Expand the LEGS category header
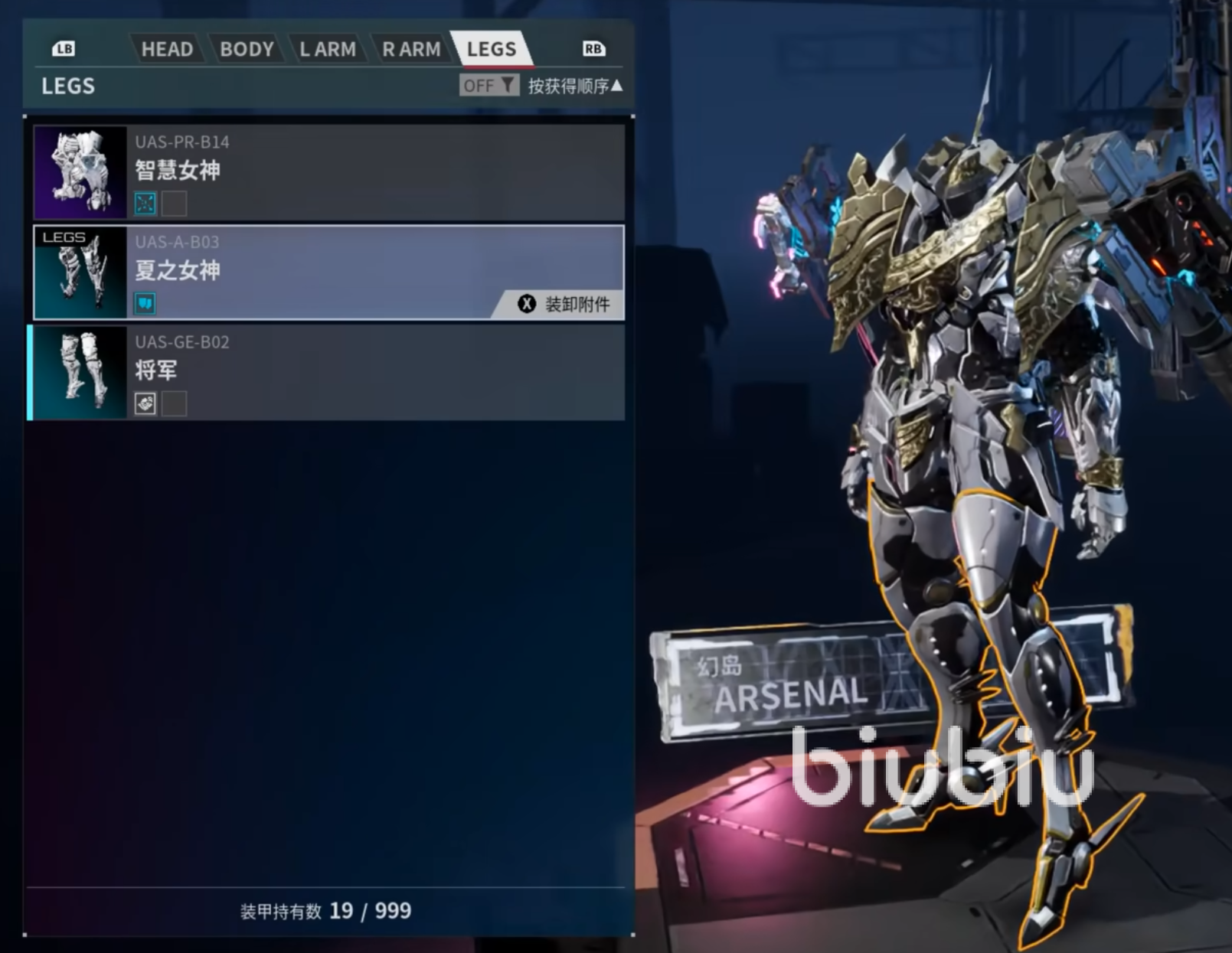 [x=67, y=86]
